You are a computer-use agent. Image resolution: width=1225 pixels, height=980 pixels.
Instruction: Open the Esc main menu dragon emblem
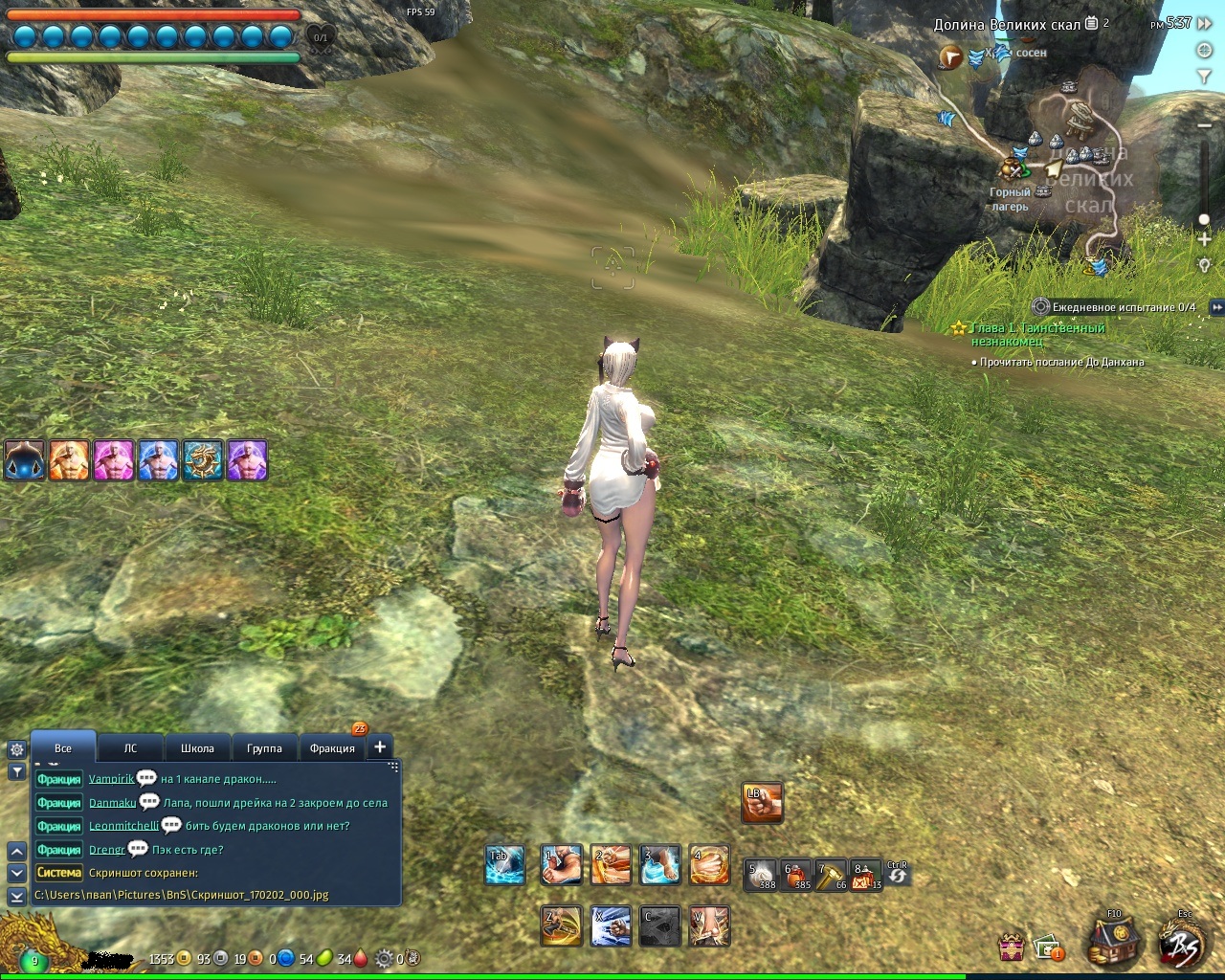coord(1185,942)
